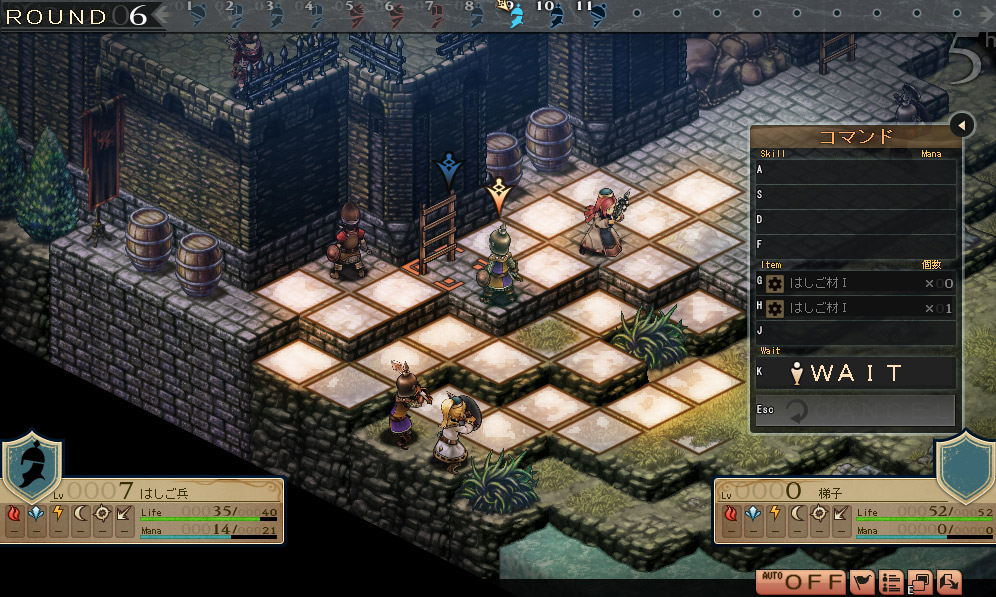Click the overlapping windows icon button
996x597 pixels.
click(x=920, y=582)
